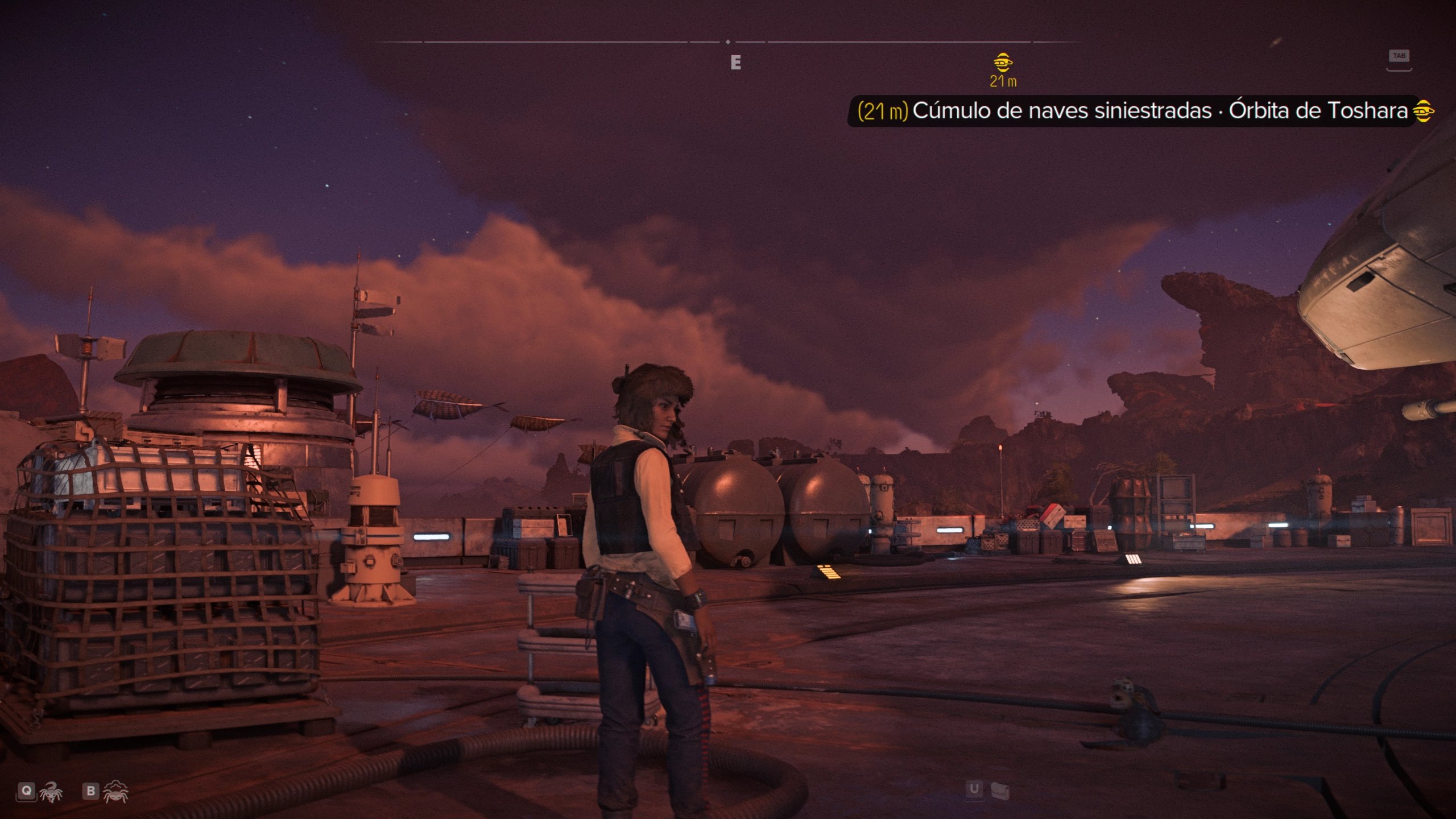Activate the Nix sense icon with wave arcs
This screenshot has width=1456, height=819.
coord(116,791)
